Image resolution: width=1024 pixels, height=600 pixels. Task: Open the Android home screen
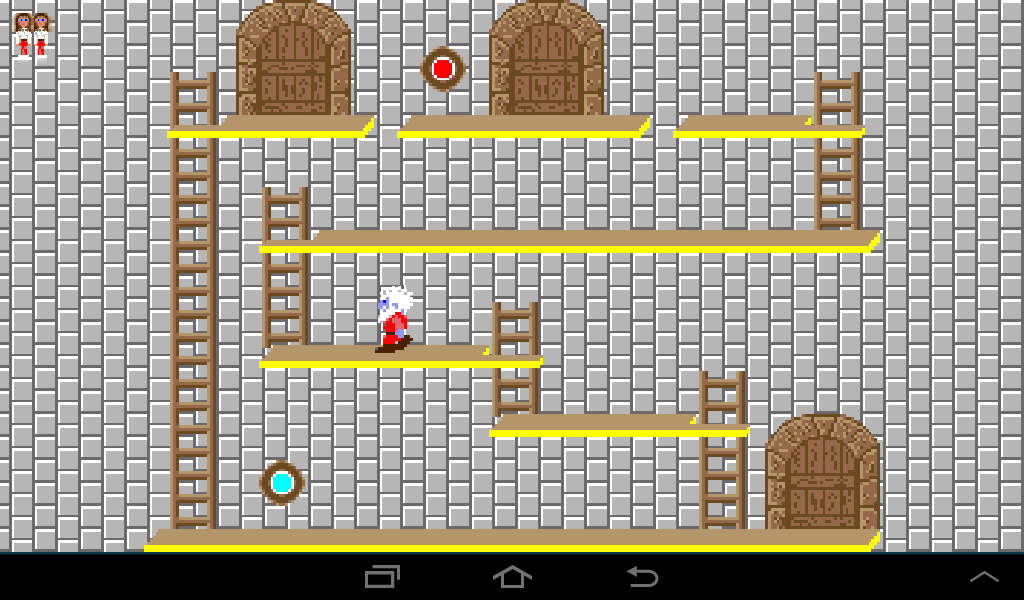[x=512, y=577]
